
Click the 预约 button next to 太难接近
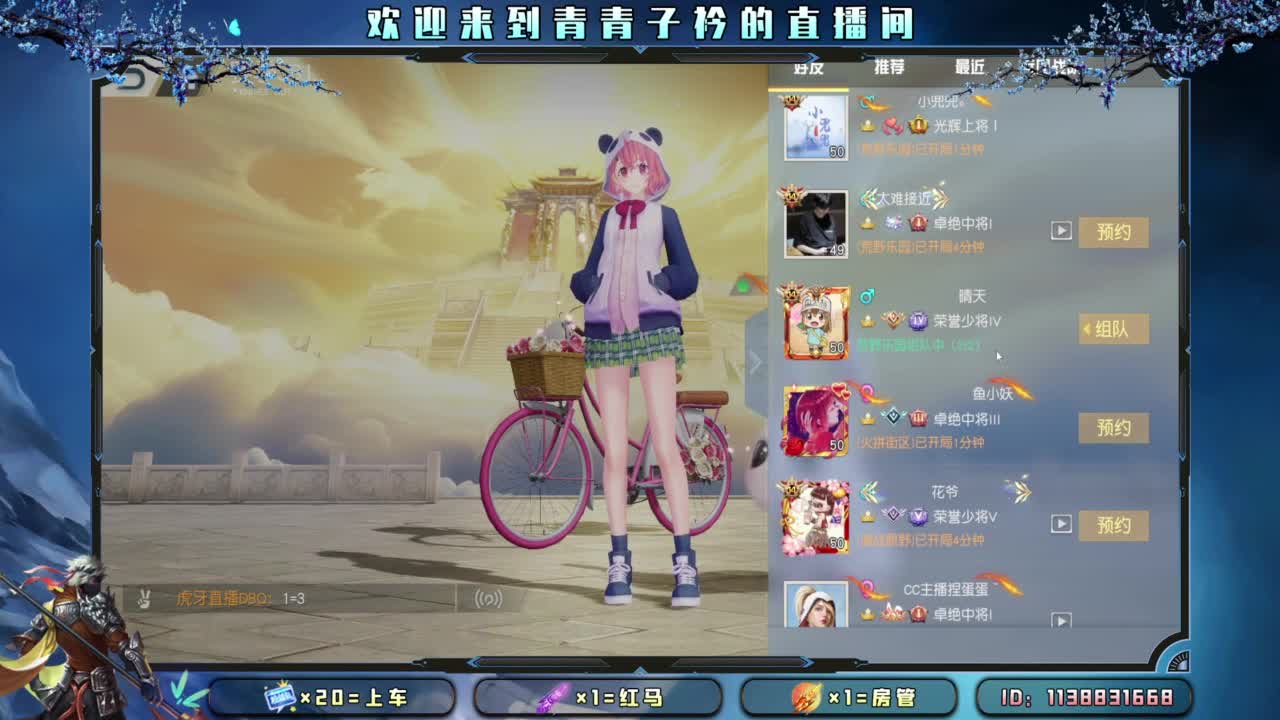1114,232
